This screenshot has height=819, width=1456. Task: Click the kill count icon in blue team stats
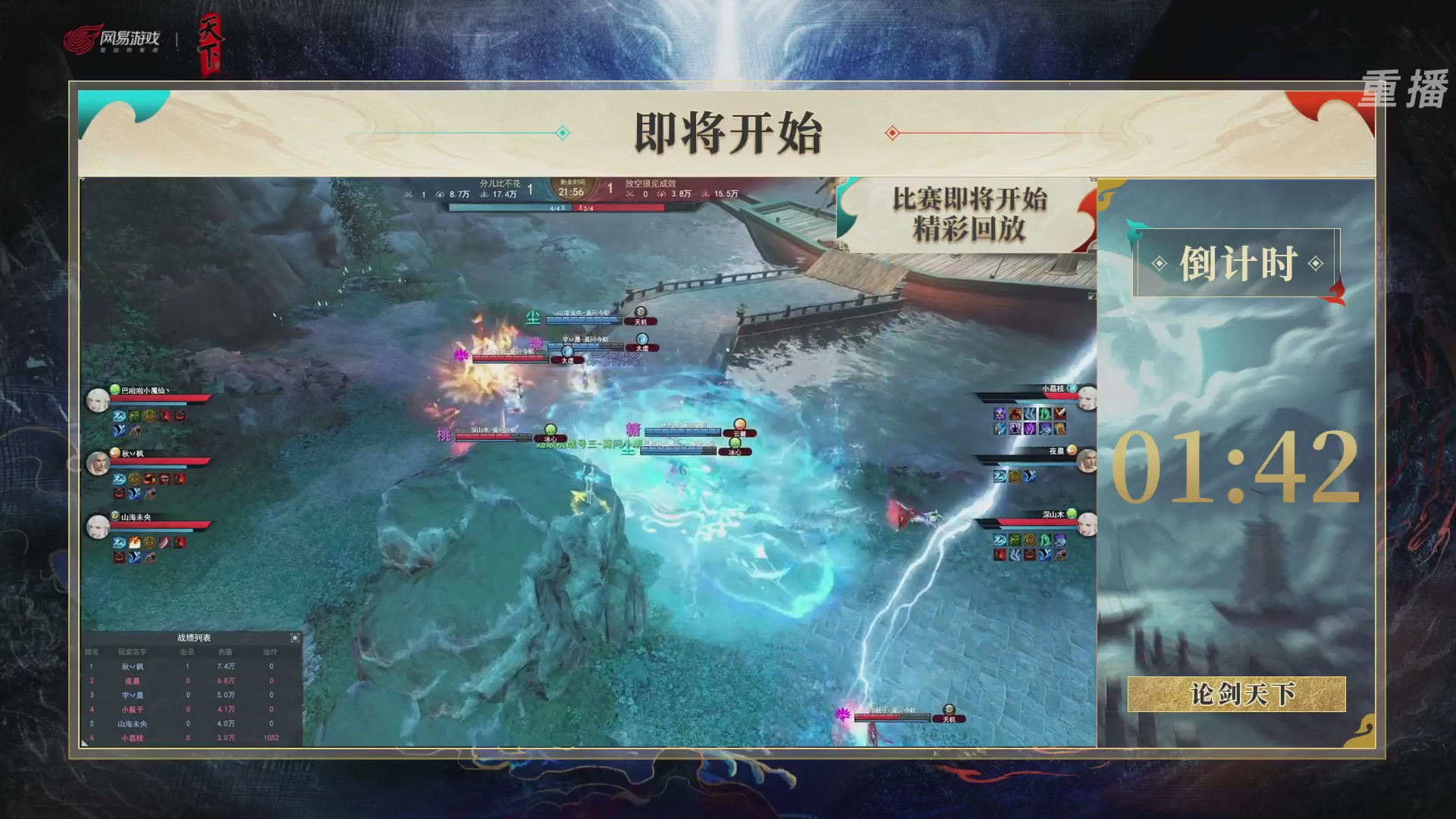tap(409, 194)
